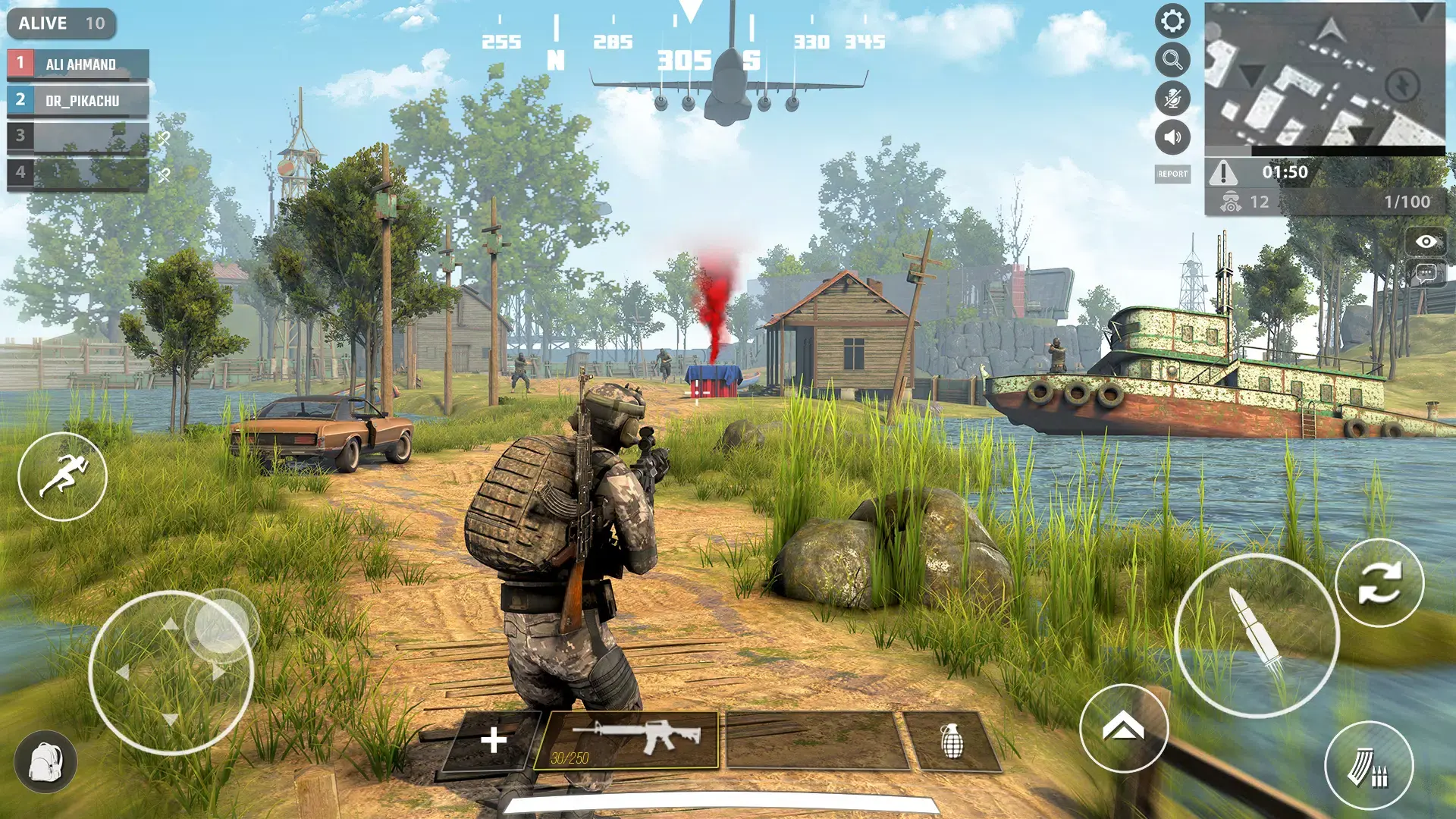Toggle the muted microphone button
The image size is (1456, 819).
tap(1172, 99)
